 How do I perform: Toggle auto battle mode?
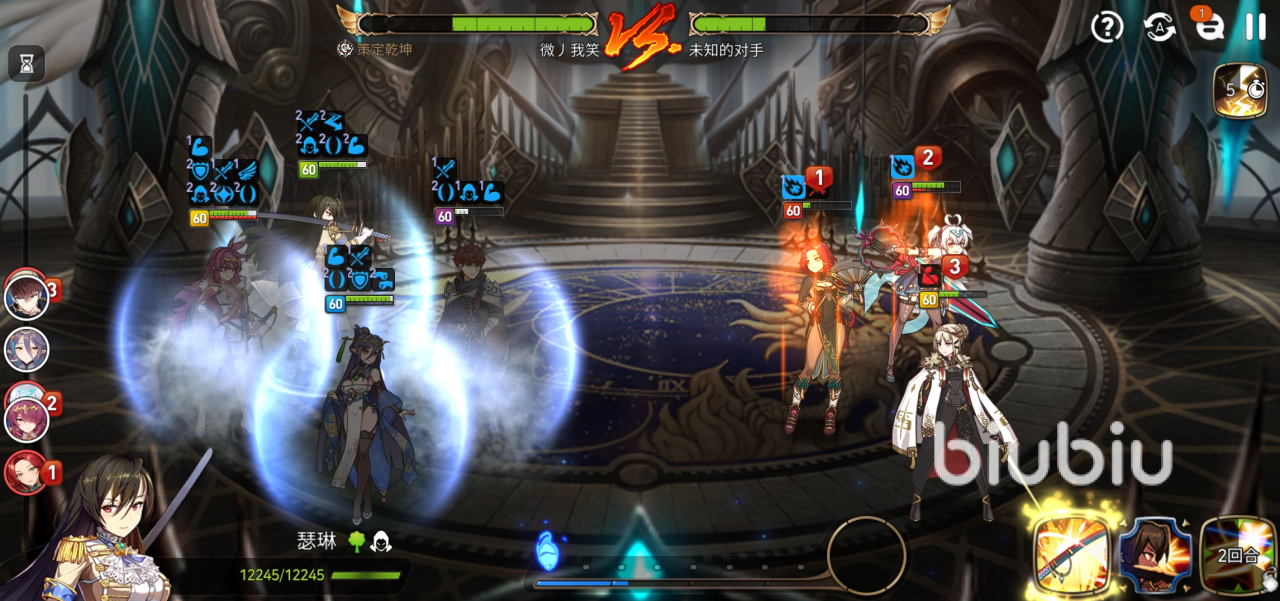point(1160,27)
